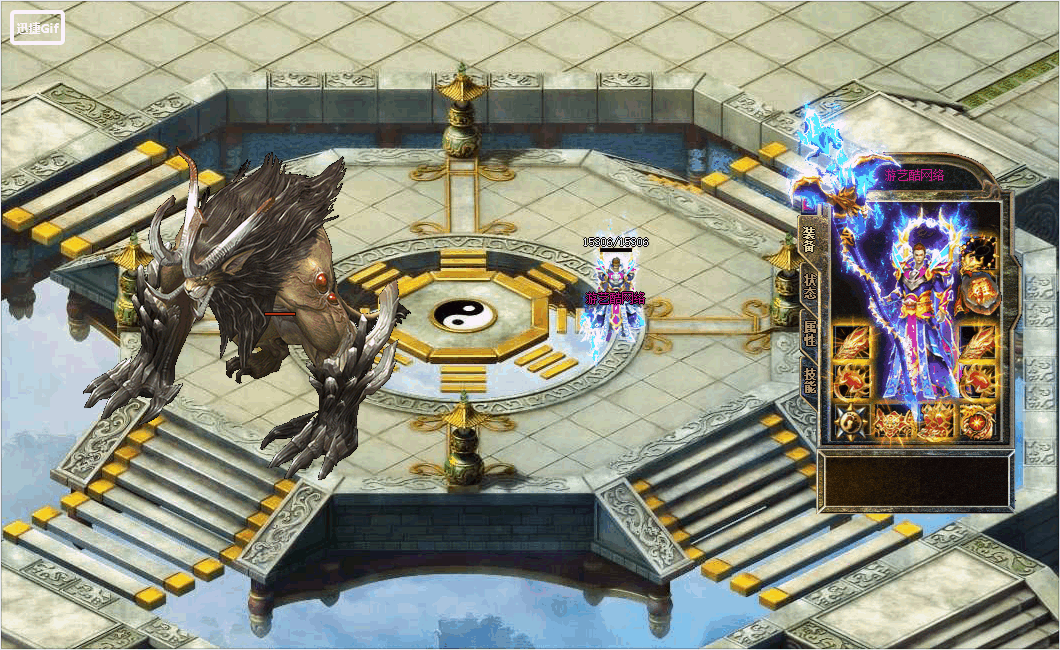Screen dimensions: 1060x650
Task: Switch to the 装备 equipment tab
Action: [809, 237]
